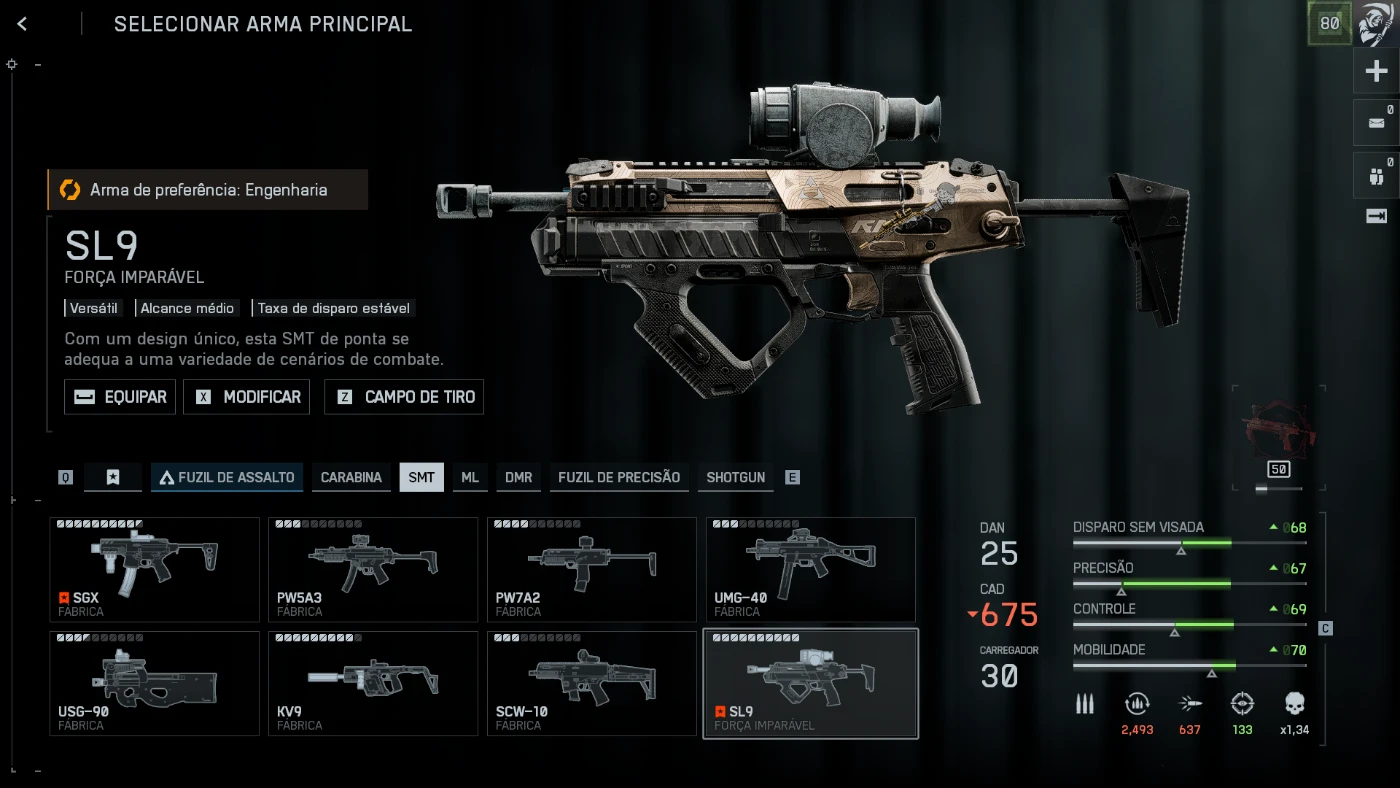Image resolution: width=1400 pixels, height=788 pixels.
Task: Select the UMG-40 weapon tile
Action: [x=811, y=569]
